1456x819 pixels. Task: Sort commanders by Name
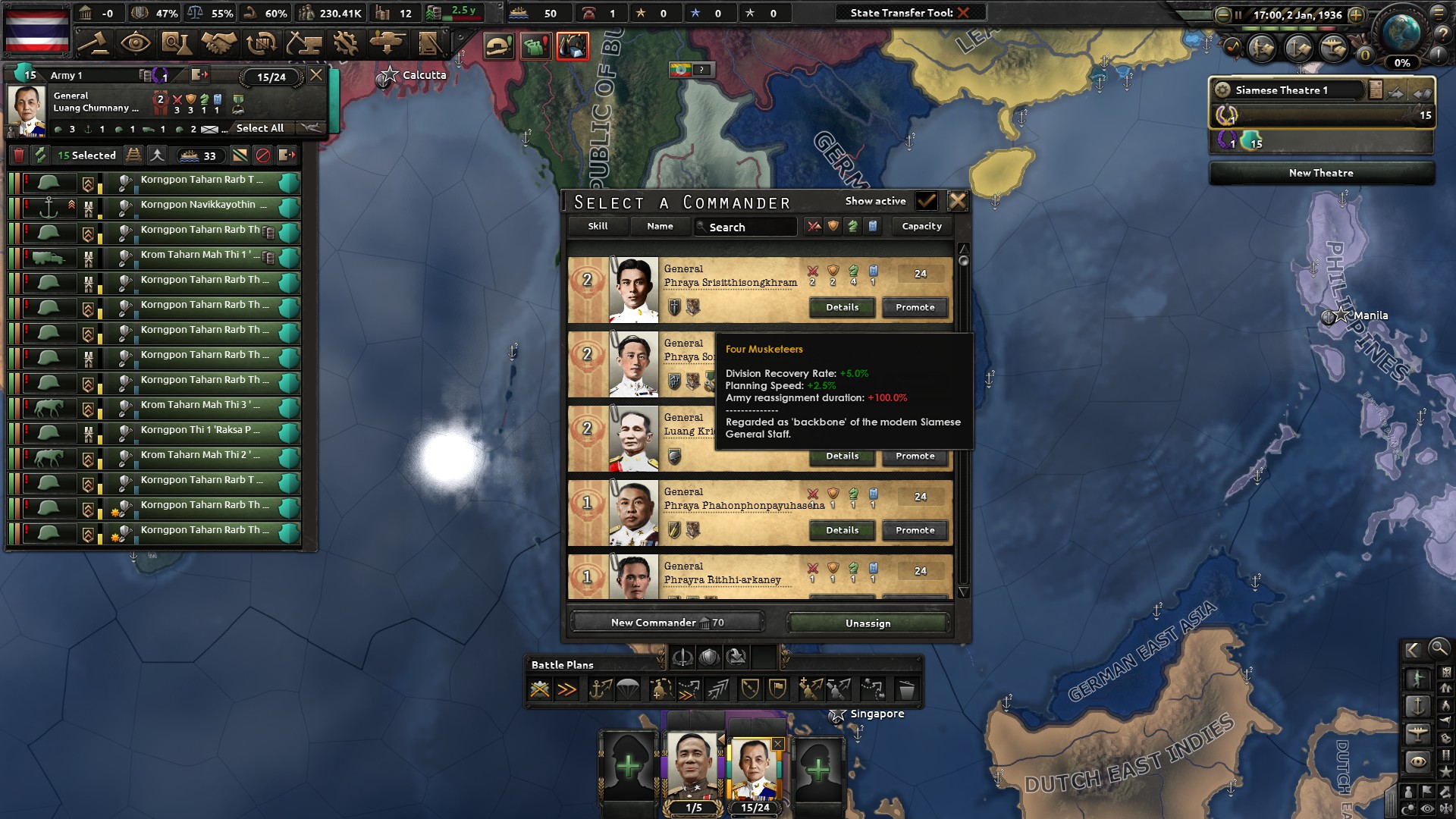click(660, 226)
